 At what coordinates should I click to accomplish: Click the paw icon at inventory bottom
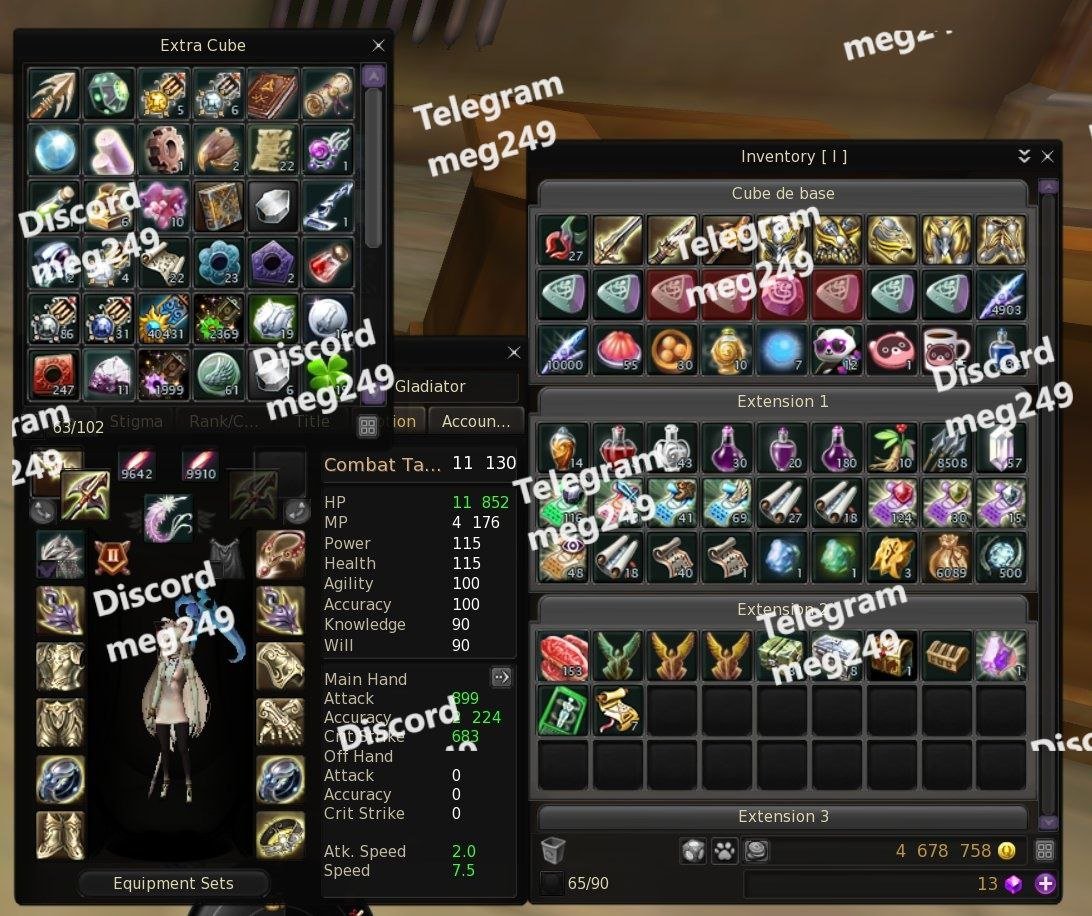coord(723,851)
